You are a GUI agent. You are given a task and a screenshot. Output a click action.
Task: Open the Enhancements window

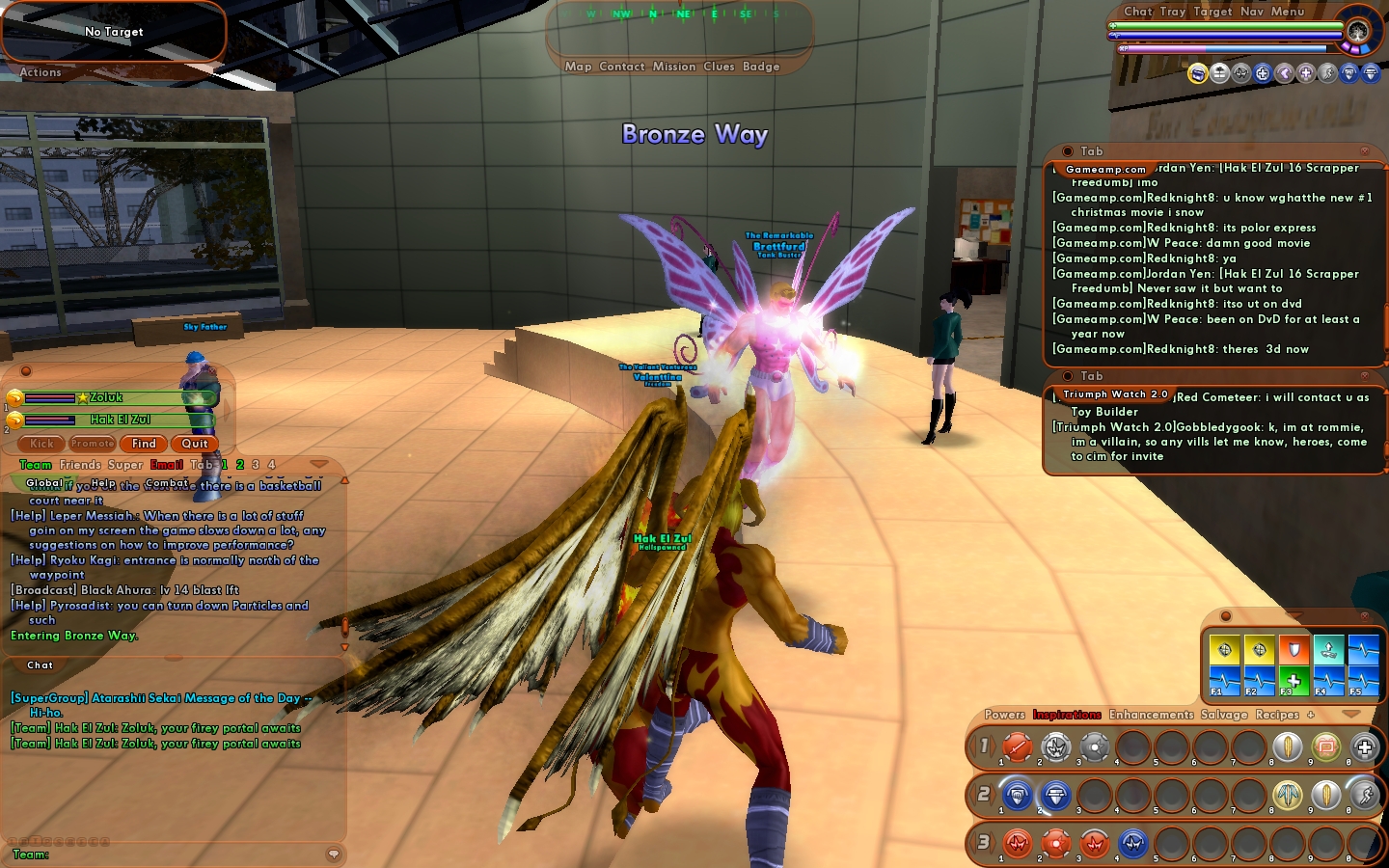tap(1151, 715)
